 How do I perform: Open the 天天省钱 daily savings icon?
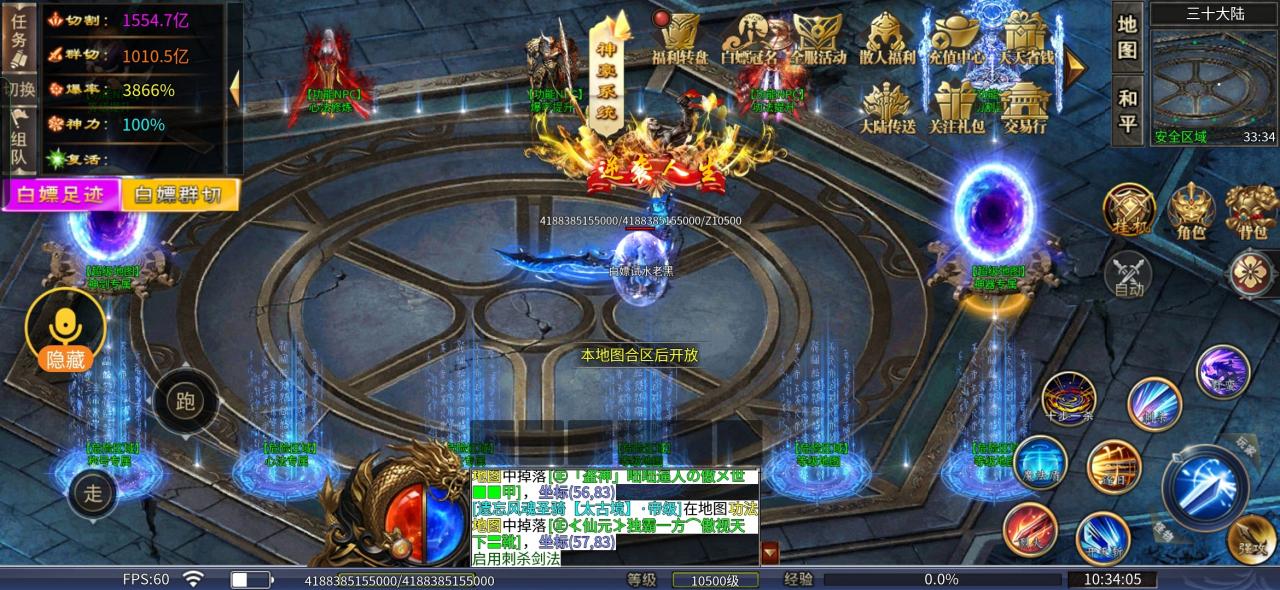point(1027,40)
